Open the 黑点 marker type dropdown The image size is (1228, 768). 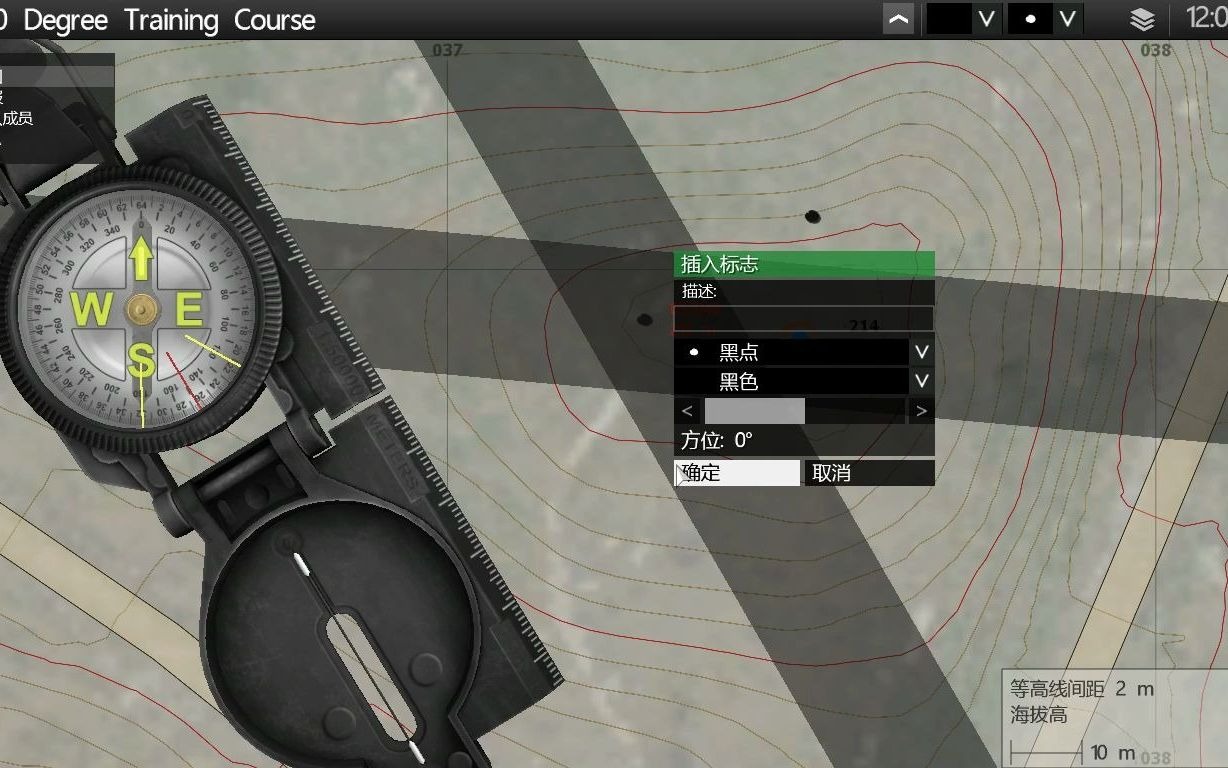(922, 352)
